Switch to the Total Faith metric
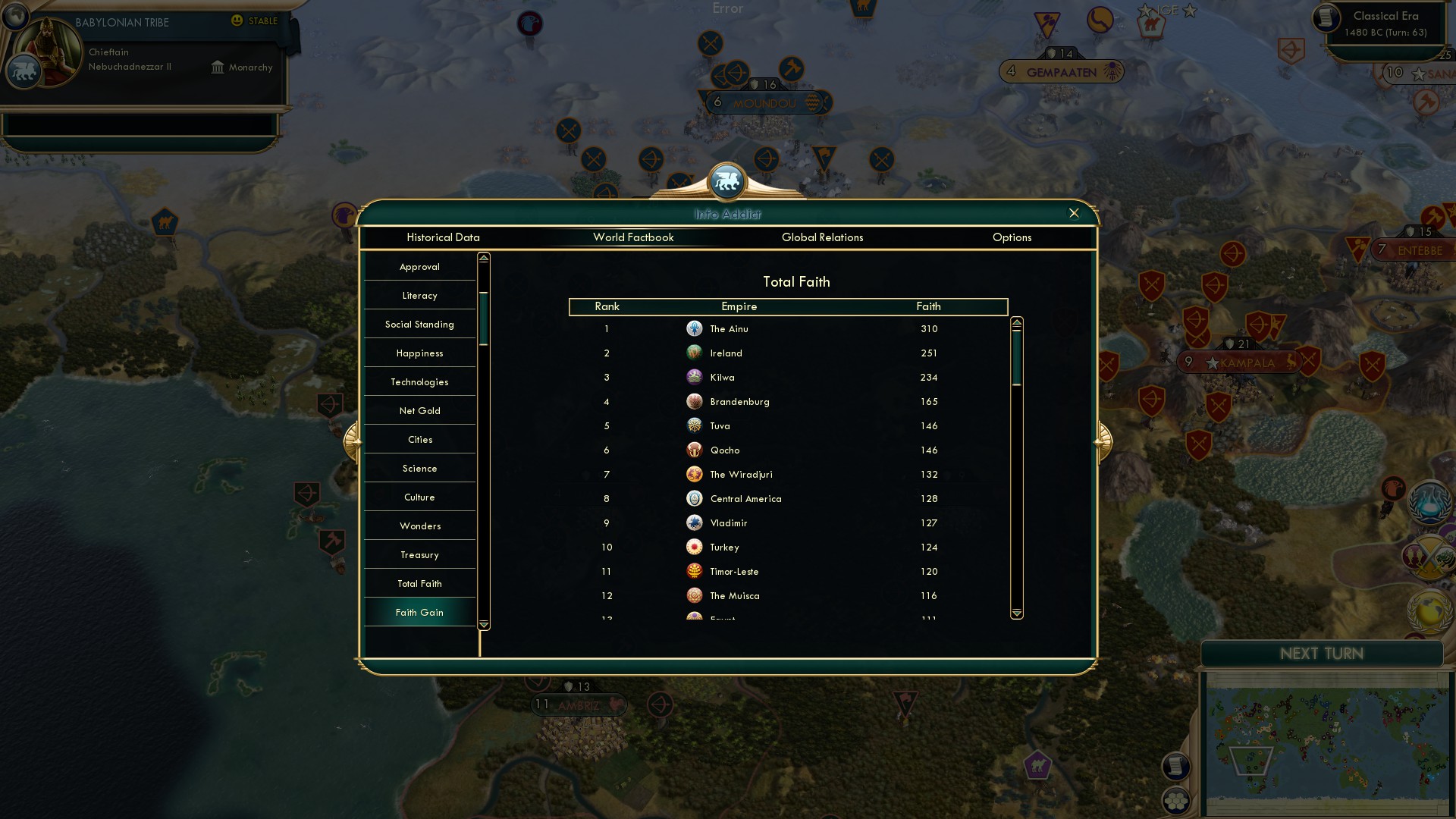Viewport: 1456px width, 819px height. point(419,583)
